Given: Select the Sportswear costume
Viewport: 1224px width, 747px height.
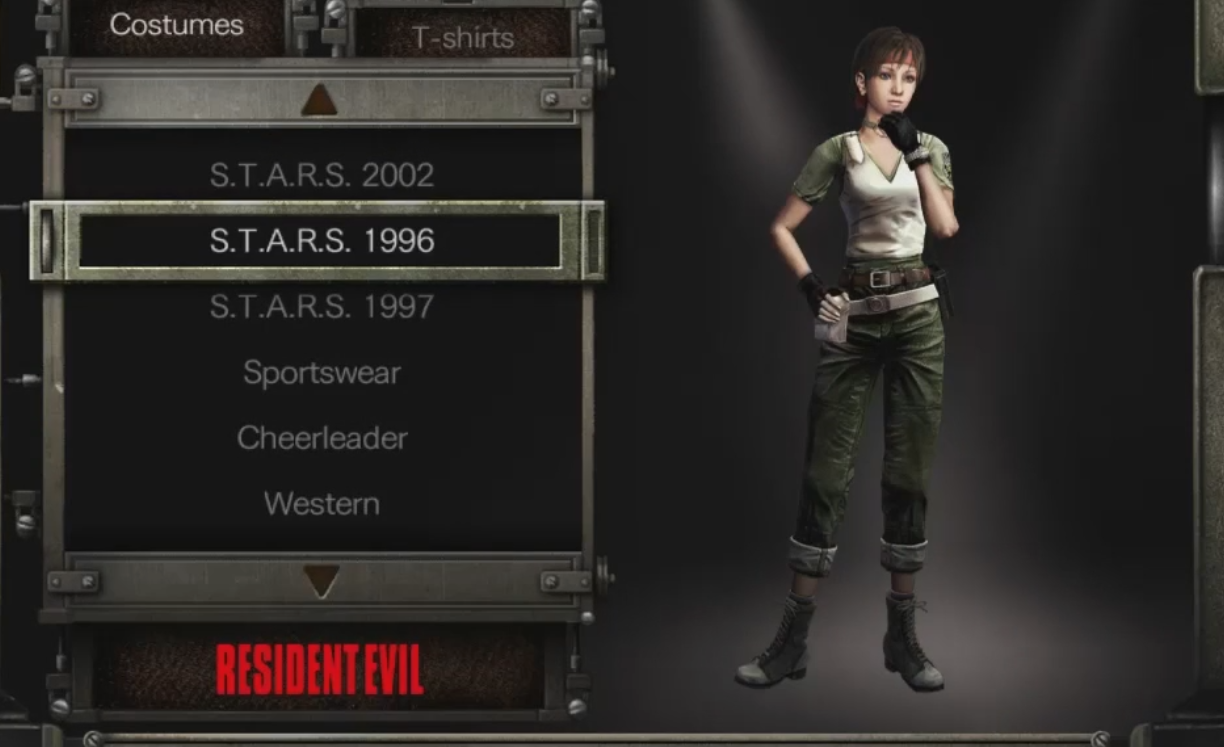Looking at the screenshot, I should click(x=322, y=373).
